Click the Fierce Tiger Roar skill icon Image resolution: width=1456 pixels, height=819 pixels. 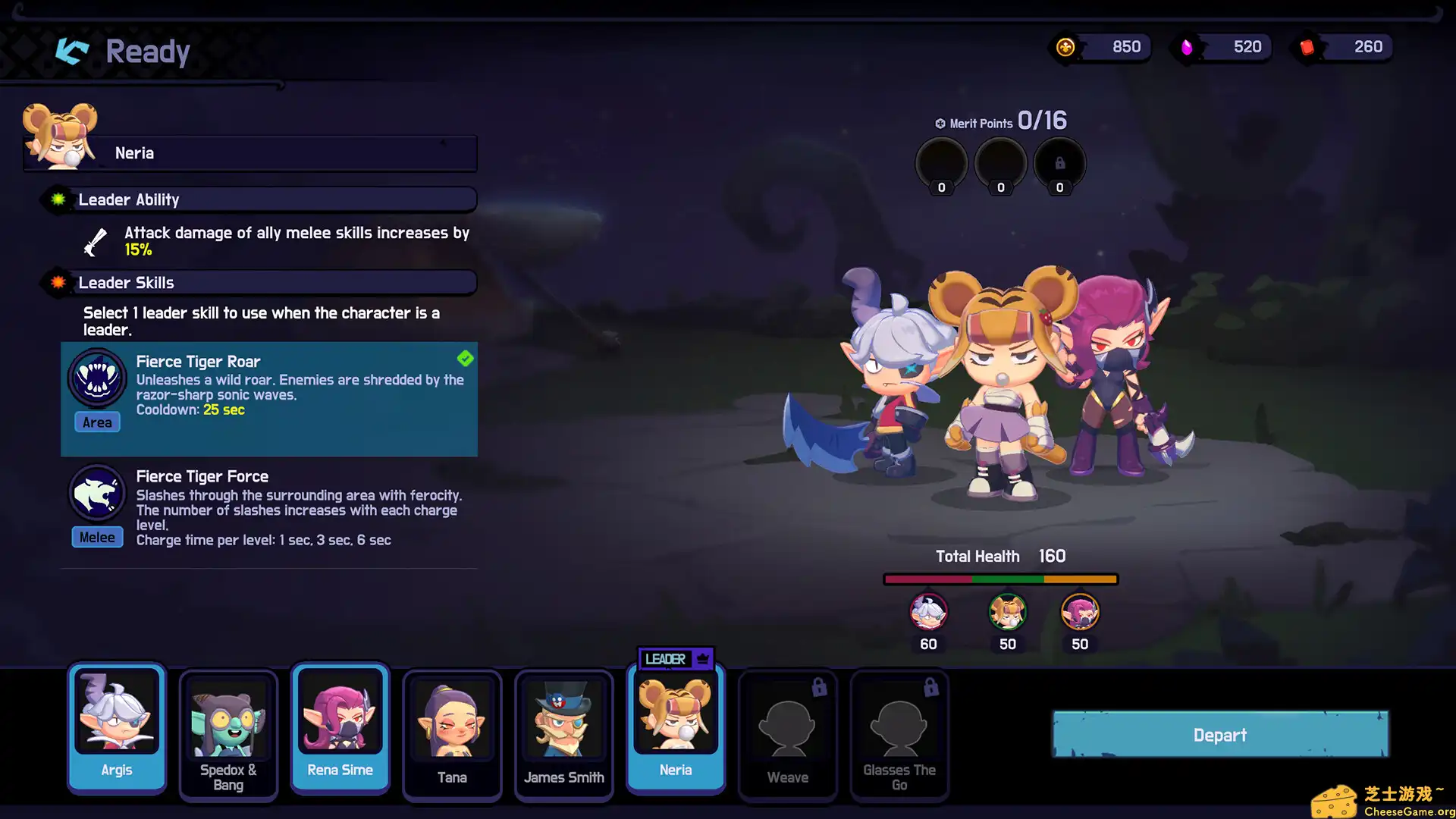tap(97, 378)
